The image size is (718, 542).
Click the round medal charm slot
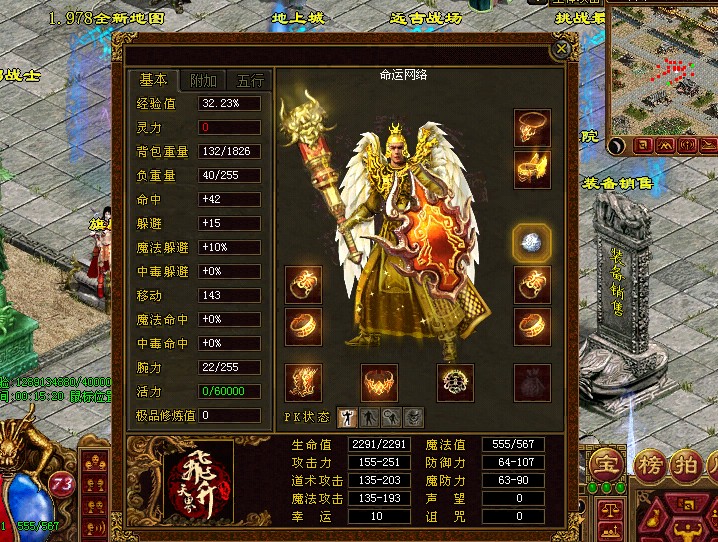pyautogui.click(x=455, y=382)
